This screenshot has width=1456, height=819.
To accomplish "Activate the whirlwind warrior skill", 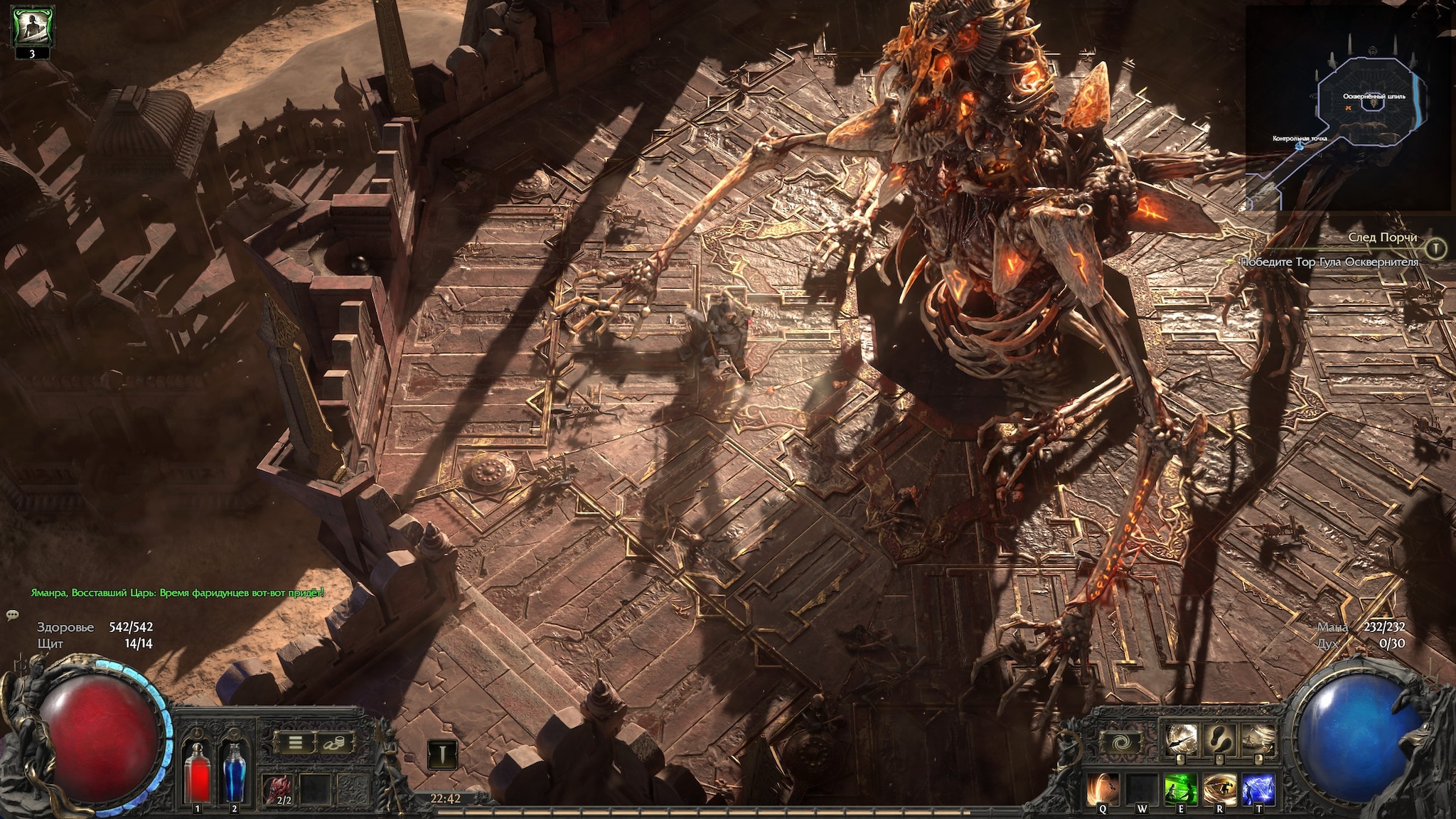I will click(x=1258, y=740).
